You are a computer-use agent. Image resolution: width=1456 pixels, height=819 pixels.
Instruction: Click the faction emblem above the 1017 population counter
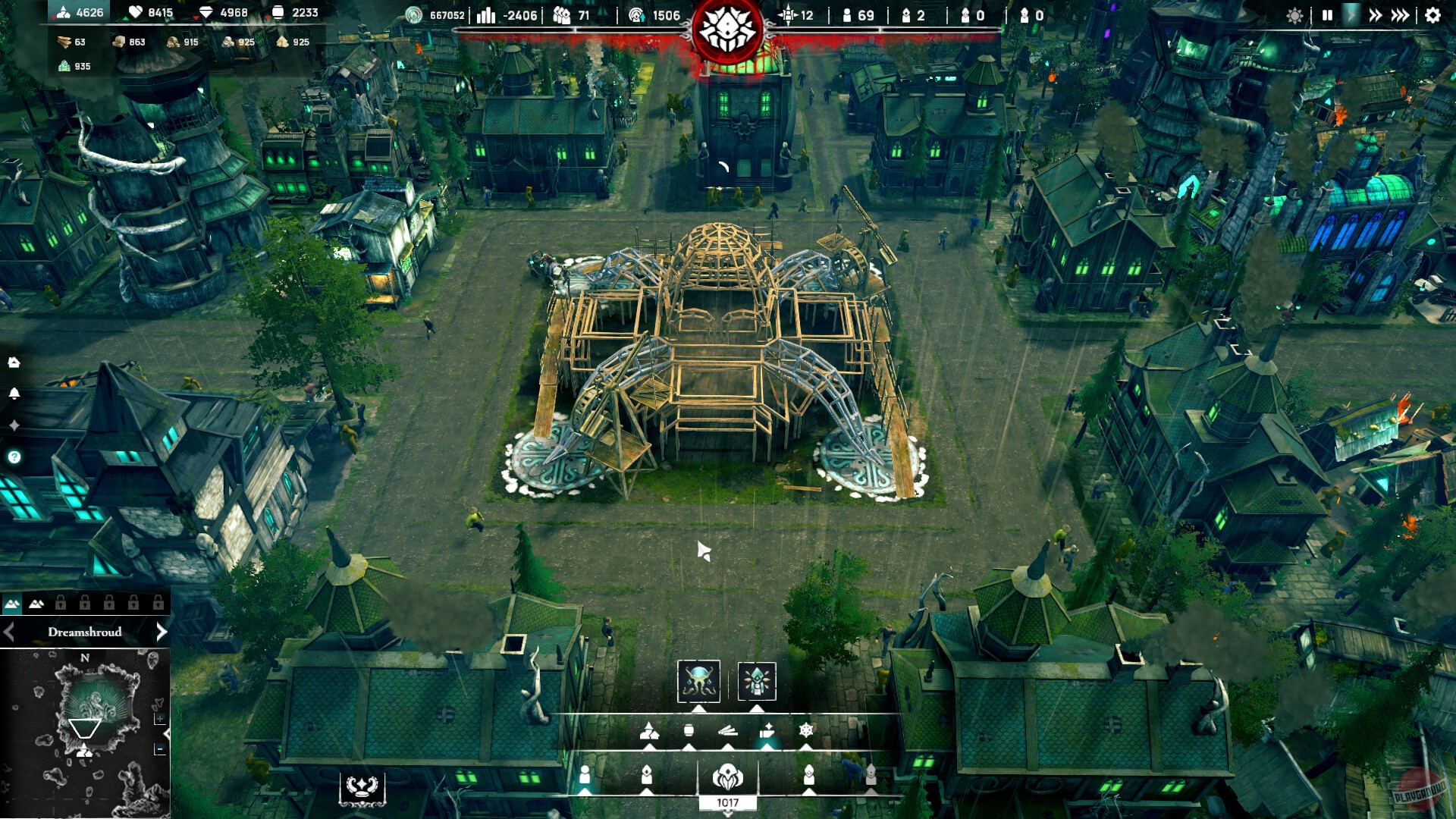click(x=727, y=777)
